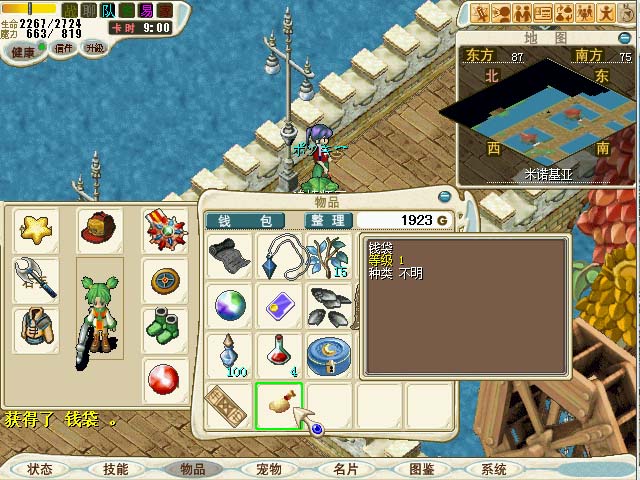This screenshot has height=480, width=640.
Task: Open the 钱包 wallet button
Action: tap(244, 220)
